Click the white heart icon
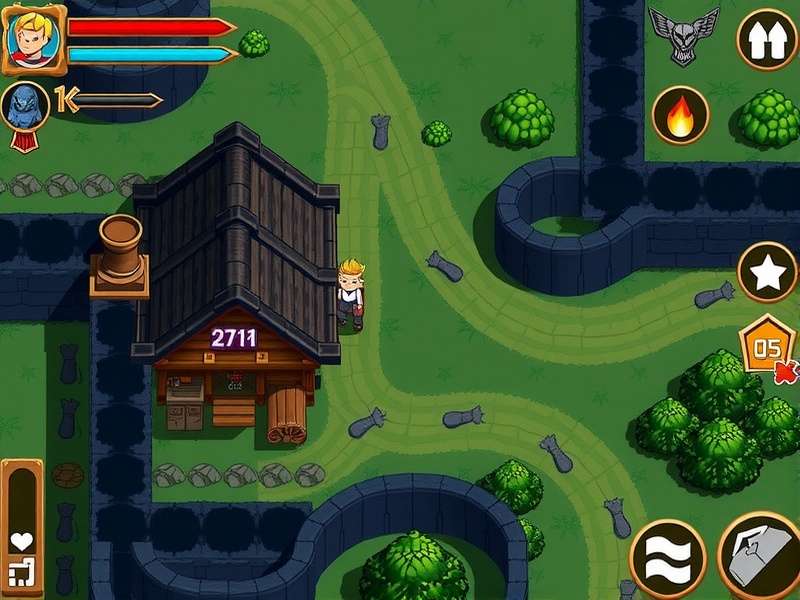Viewport: 800px width, 600px height. 21,542
